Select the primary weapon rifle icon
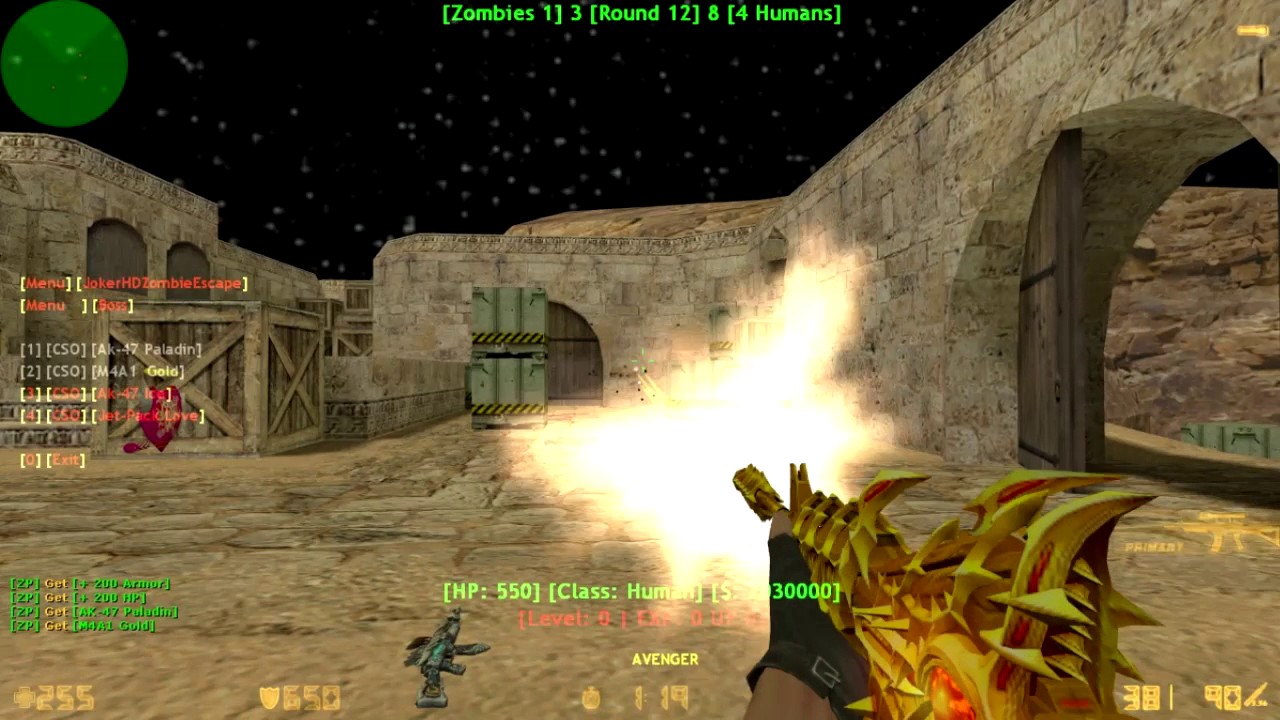 tap(1213, 532)
